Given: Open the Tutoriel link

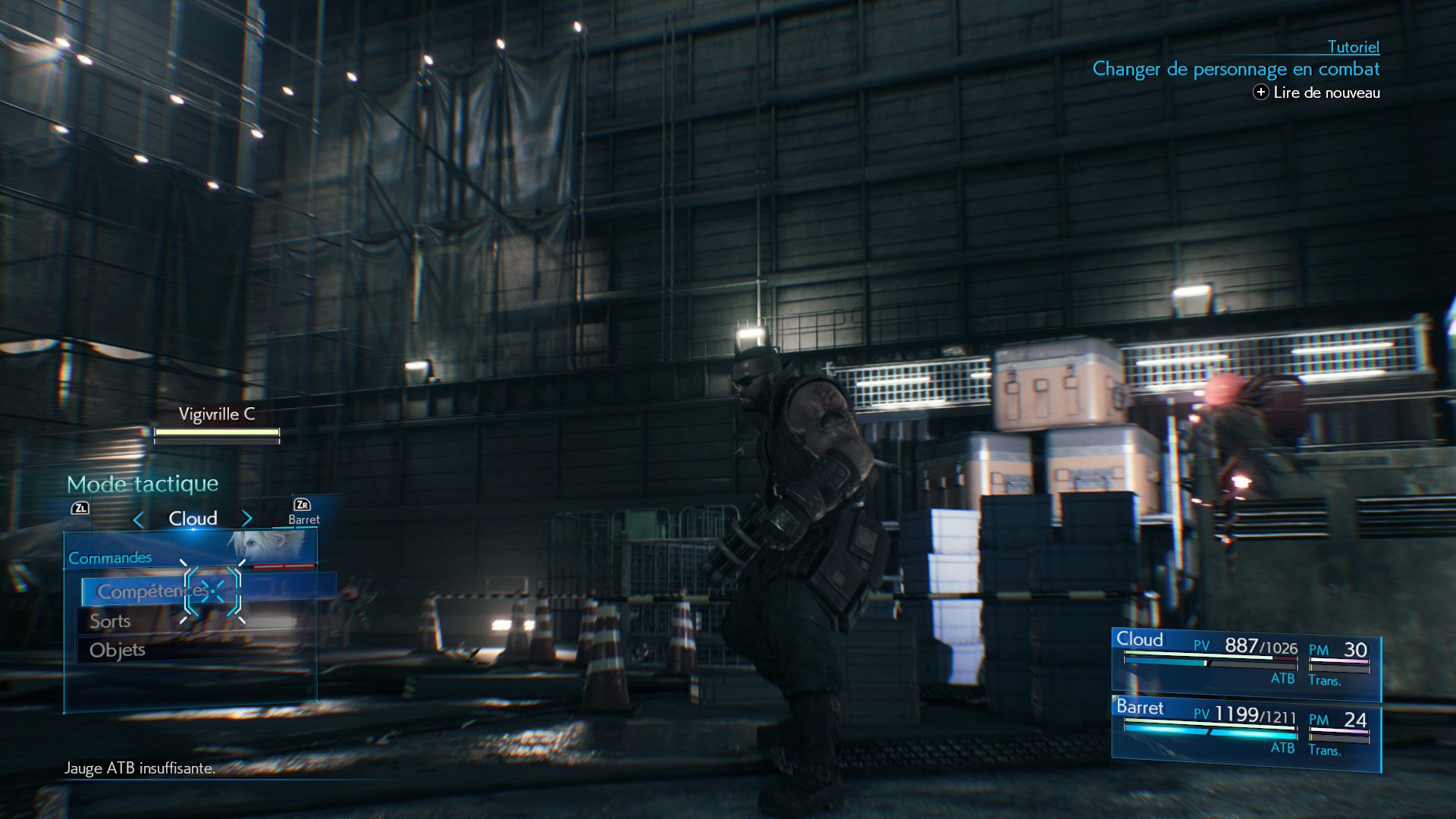Looking at the screenshot, I should (1353, 47).
